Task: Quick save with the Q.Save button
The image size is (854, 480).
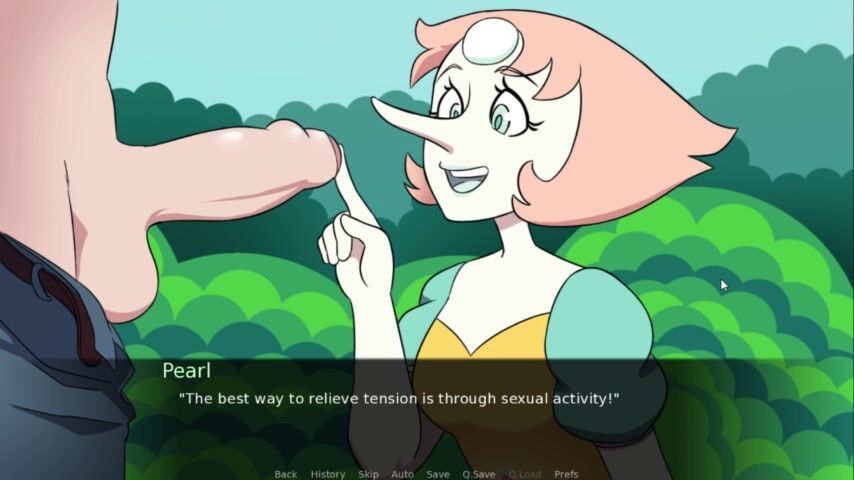Action: point(478,474)
